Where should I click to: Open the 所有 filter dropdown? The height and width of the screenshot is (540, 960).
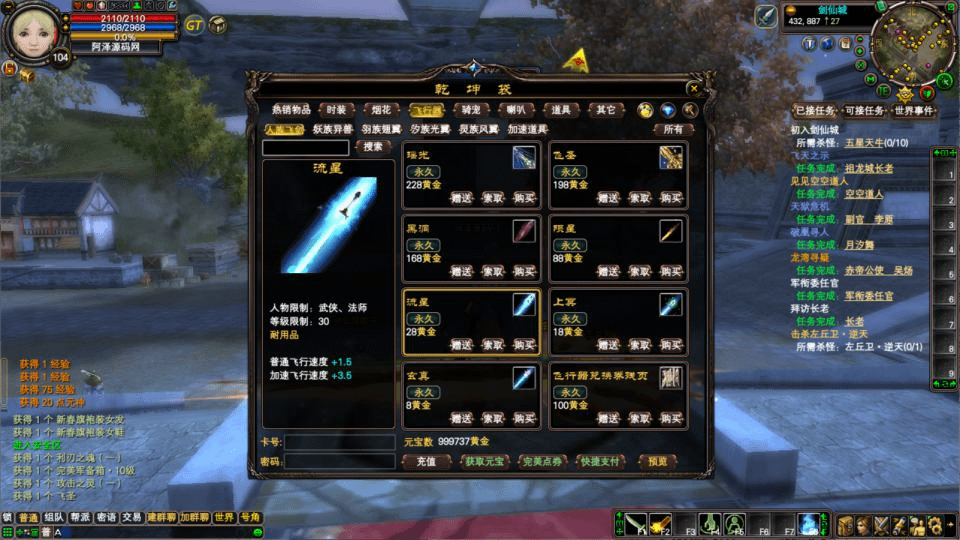pyautogui.click(x=673, y=129)
